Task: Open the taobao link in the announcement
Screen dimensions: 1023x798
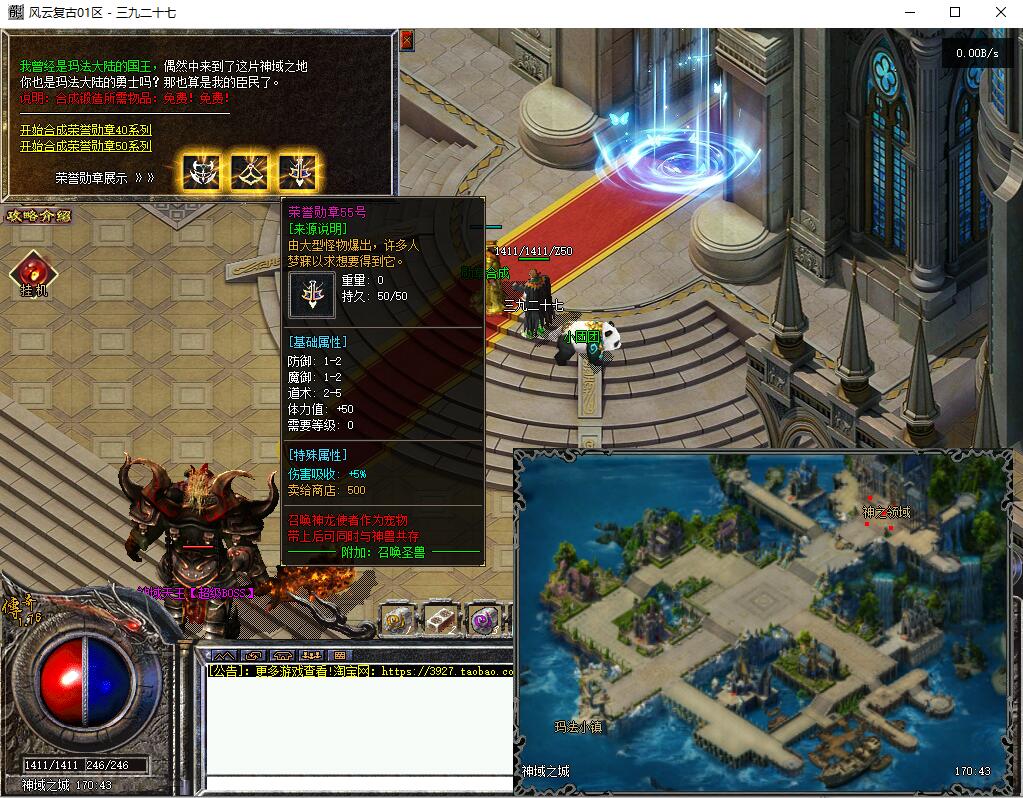Action: pos(445,672)
